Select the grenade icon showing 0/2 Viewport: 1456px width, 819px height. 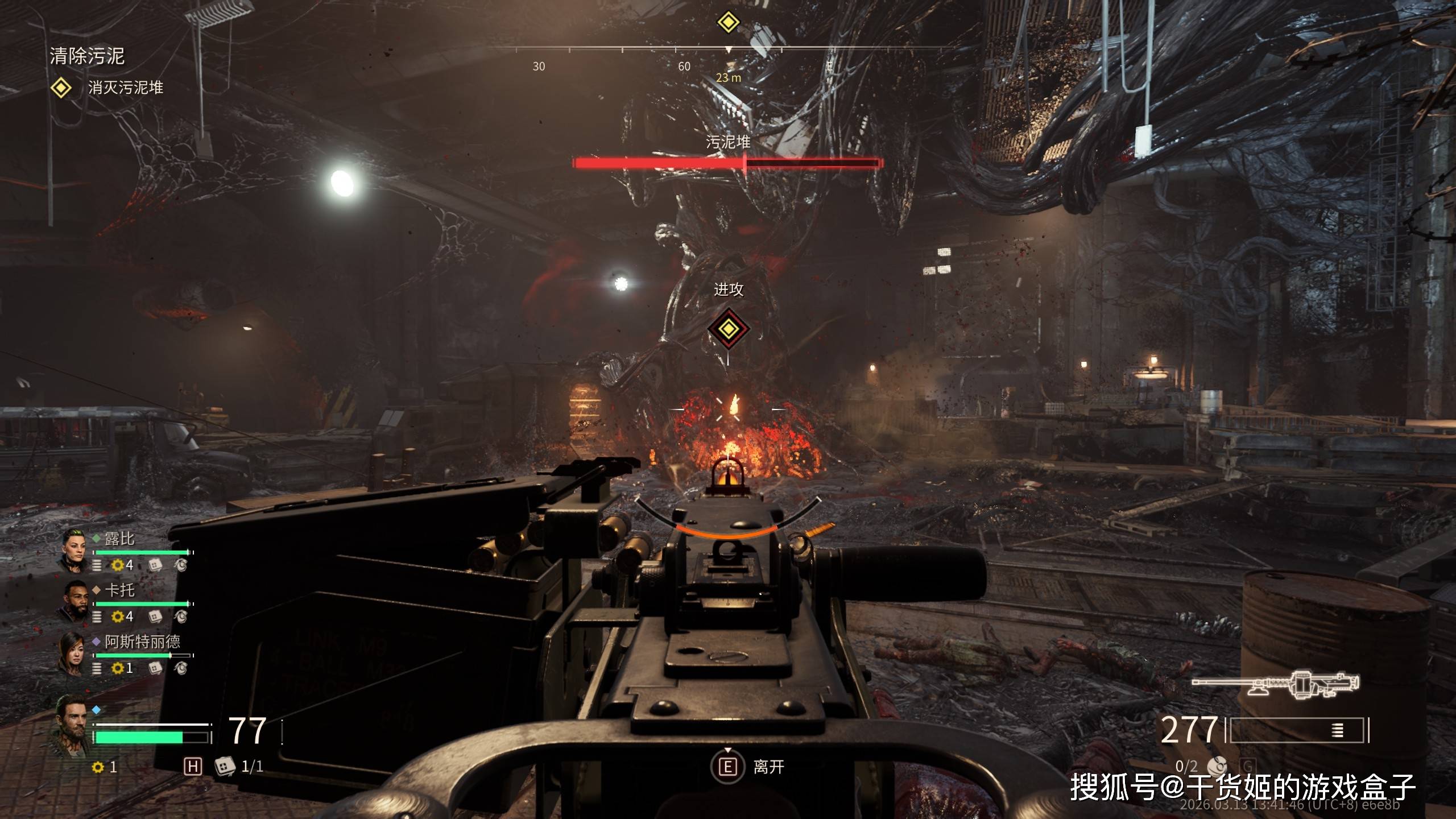click(x=1217, y=766)
